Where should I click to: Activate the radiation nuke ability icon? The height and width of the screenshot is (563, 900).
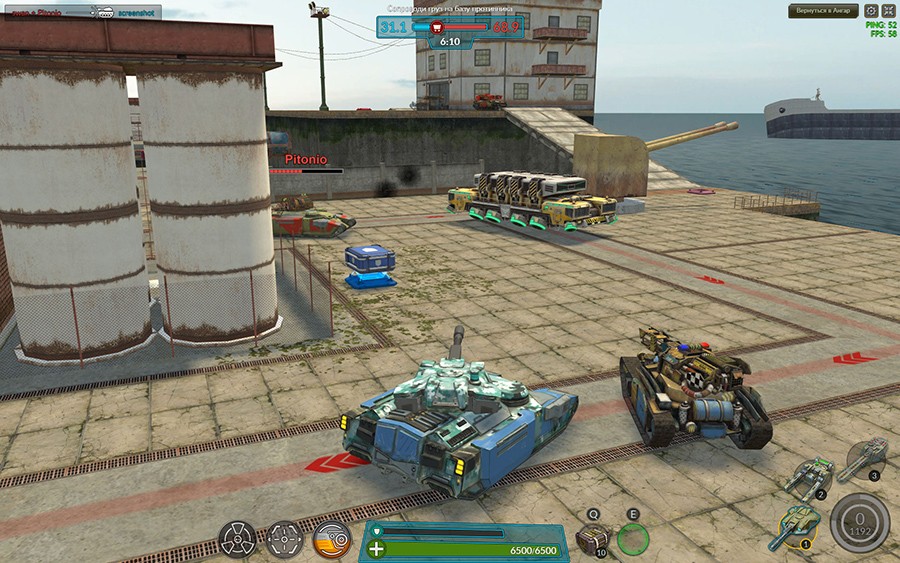tap(237, 539)
